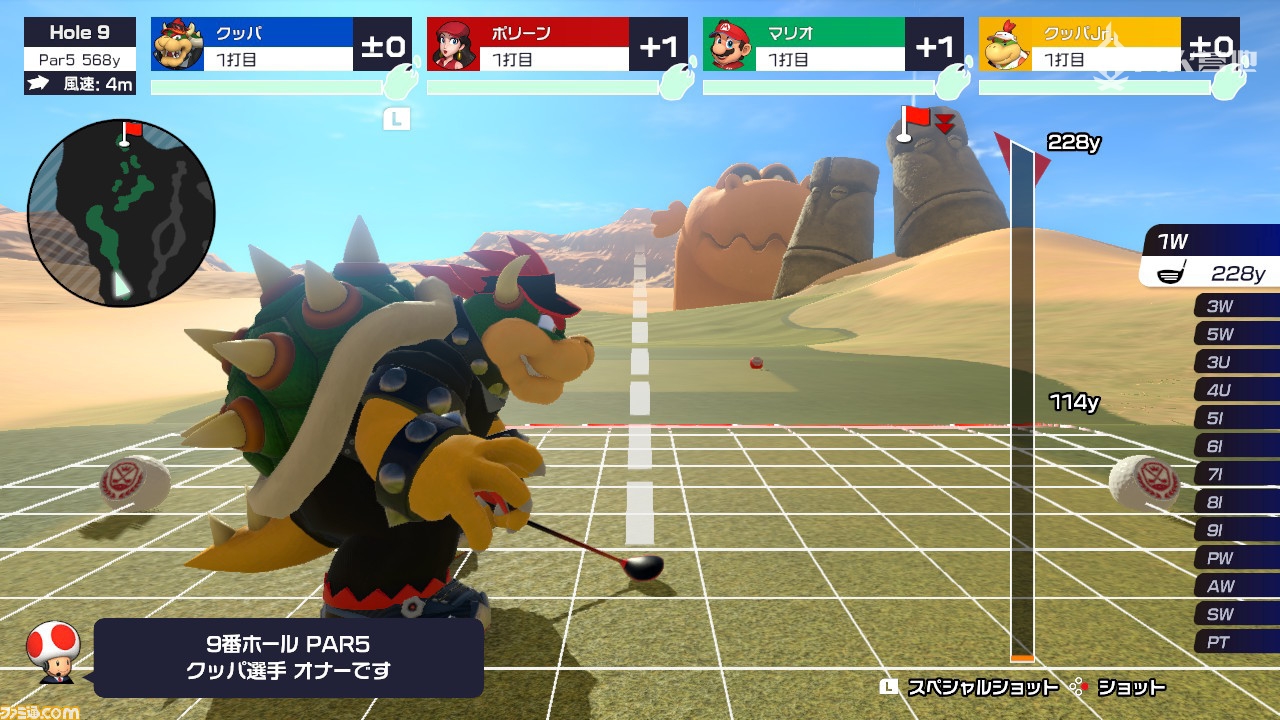Select the 8I iron
1280x720 pixels.
coord(1236,503)
